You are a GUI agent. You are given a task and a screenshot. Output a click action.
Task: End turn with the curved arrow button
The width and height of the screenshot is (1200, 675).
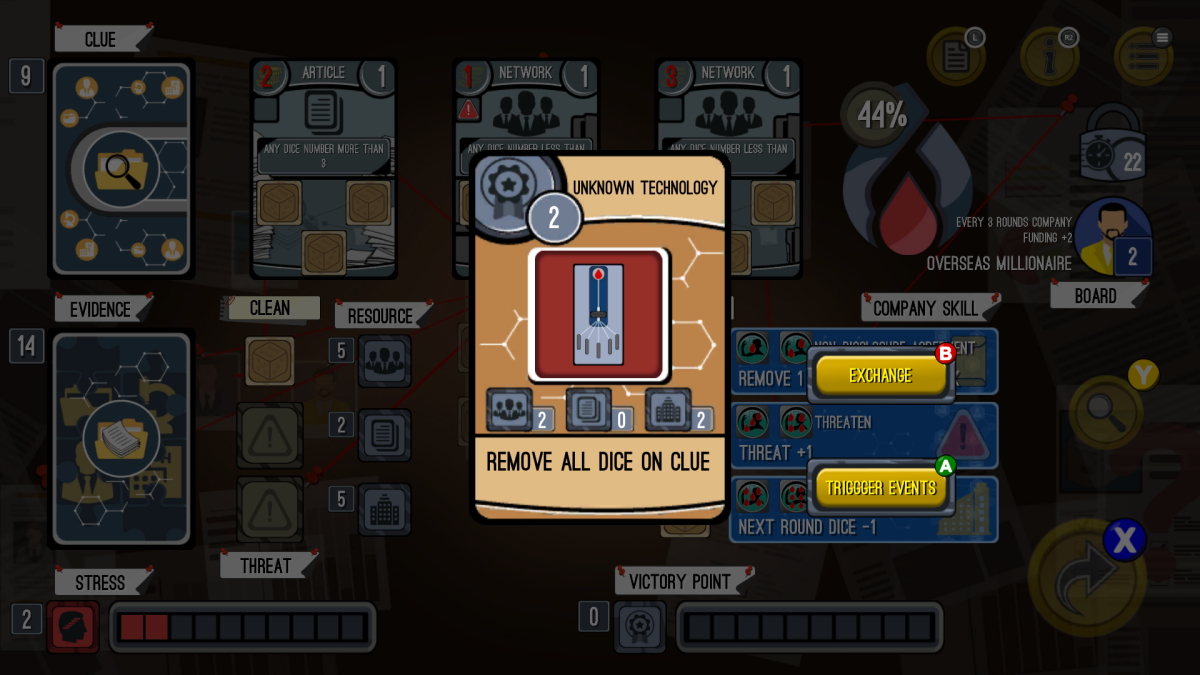pos(1087,577)
